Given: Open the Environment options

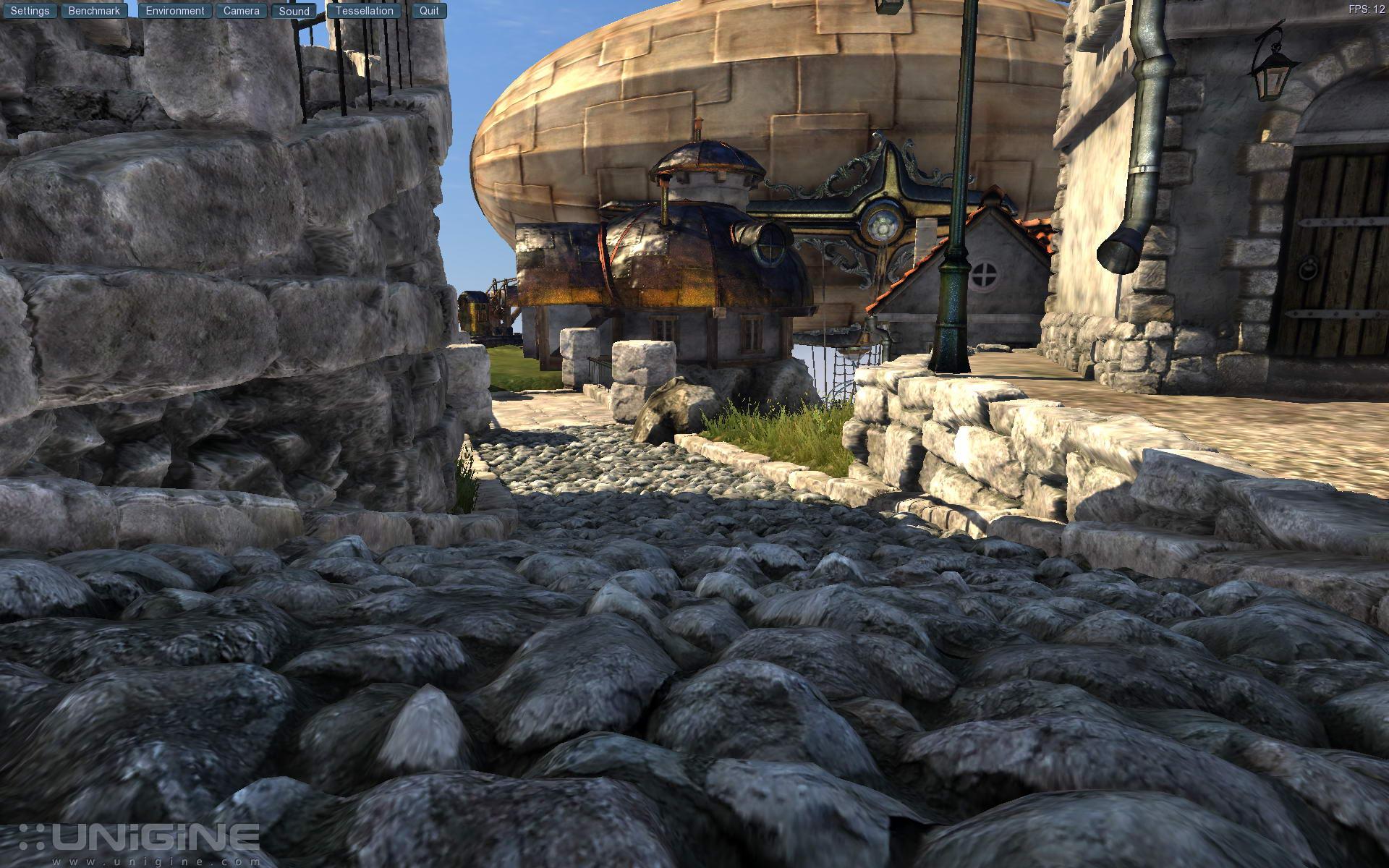Looking at the screenshot, I should [x=175, y=11].
